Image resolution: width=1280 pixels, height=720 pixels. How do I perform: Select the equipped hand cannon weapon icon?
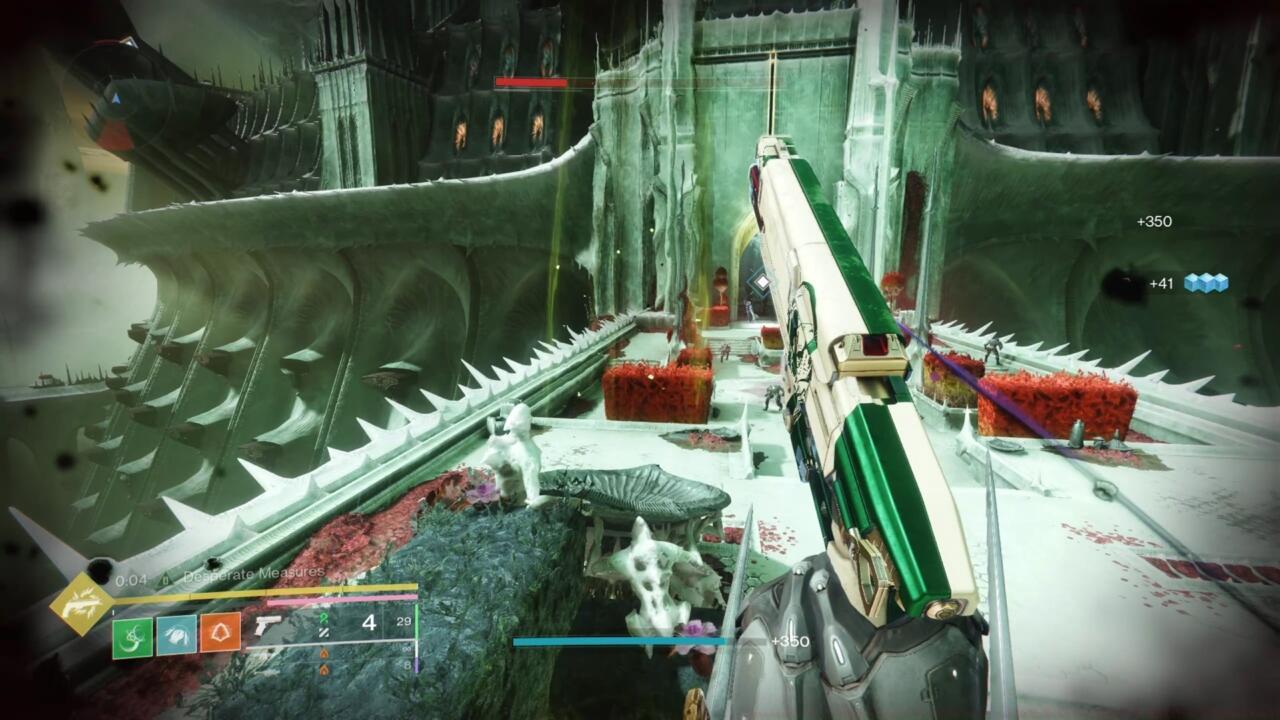point(268,627)
